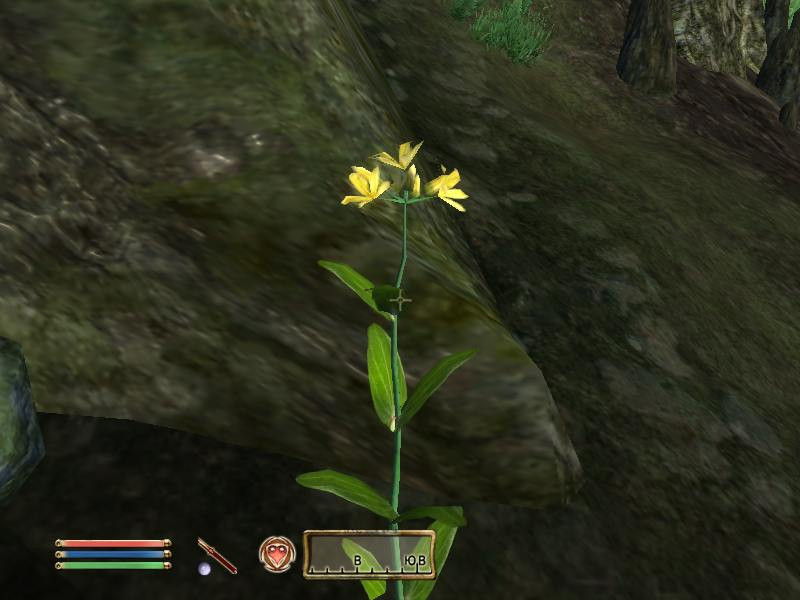The width and height of the screenshot is (800, 600).
Task: Click the equipped weapon icon
Action: [x=217, y=555]
